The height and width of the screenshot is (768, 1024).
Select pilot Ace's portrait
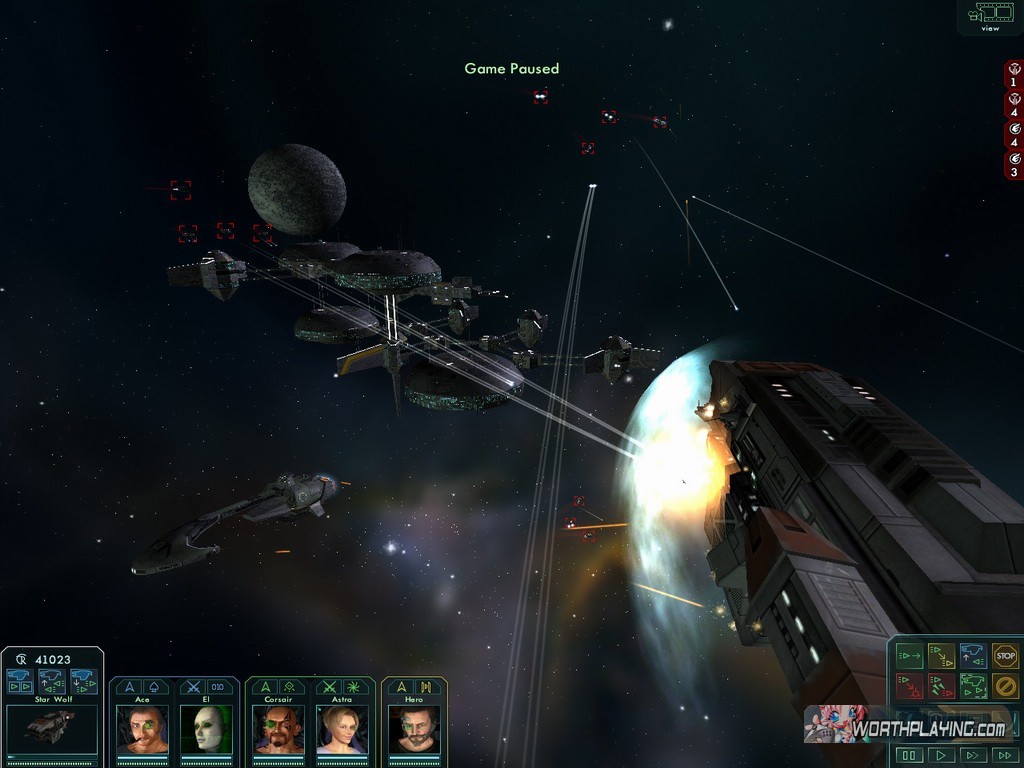click(x=142, y=729)
